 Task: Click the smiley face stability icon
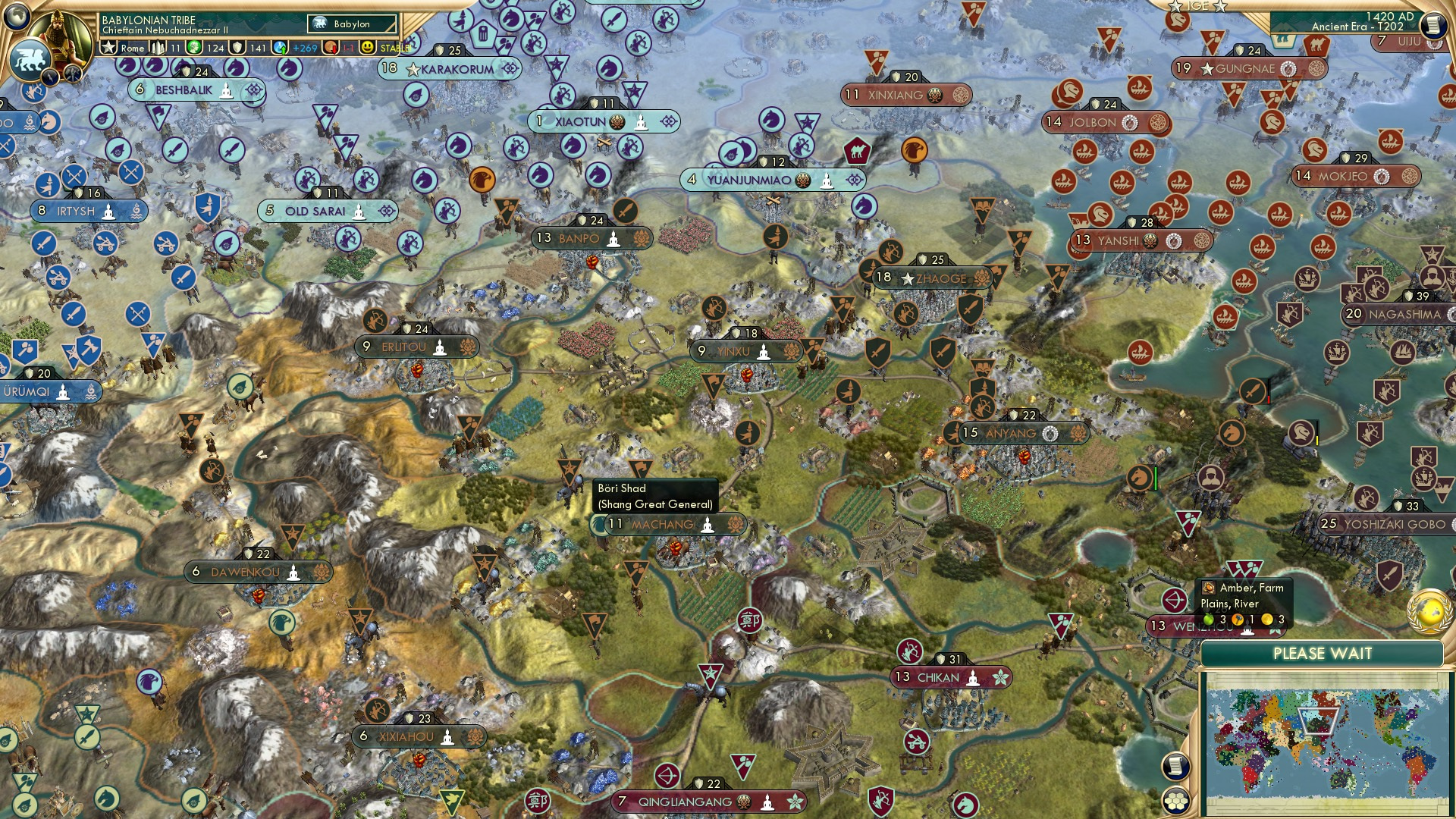(368, 48)
